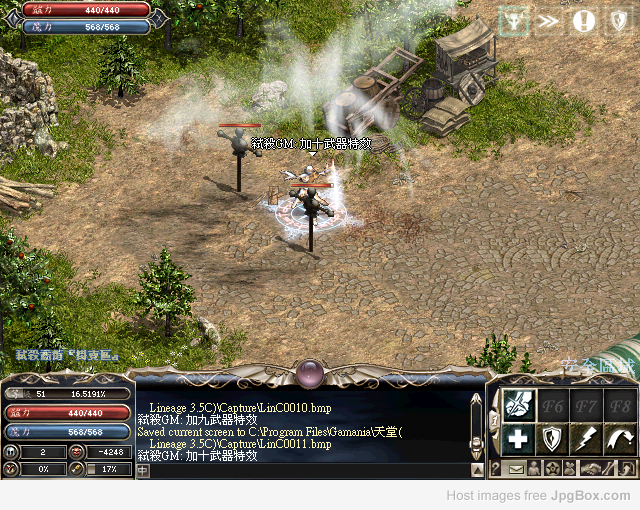Image resolution: width=640 pixels, height=510 pixels.
Task: Select the empty F7 hotkey slot
Action: (585, 404)
